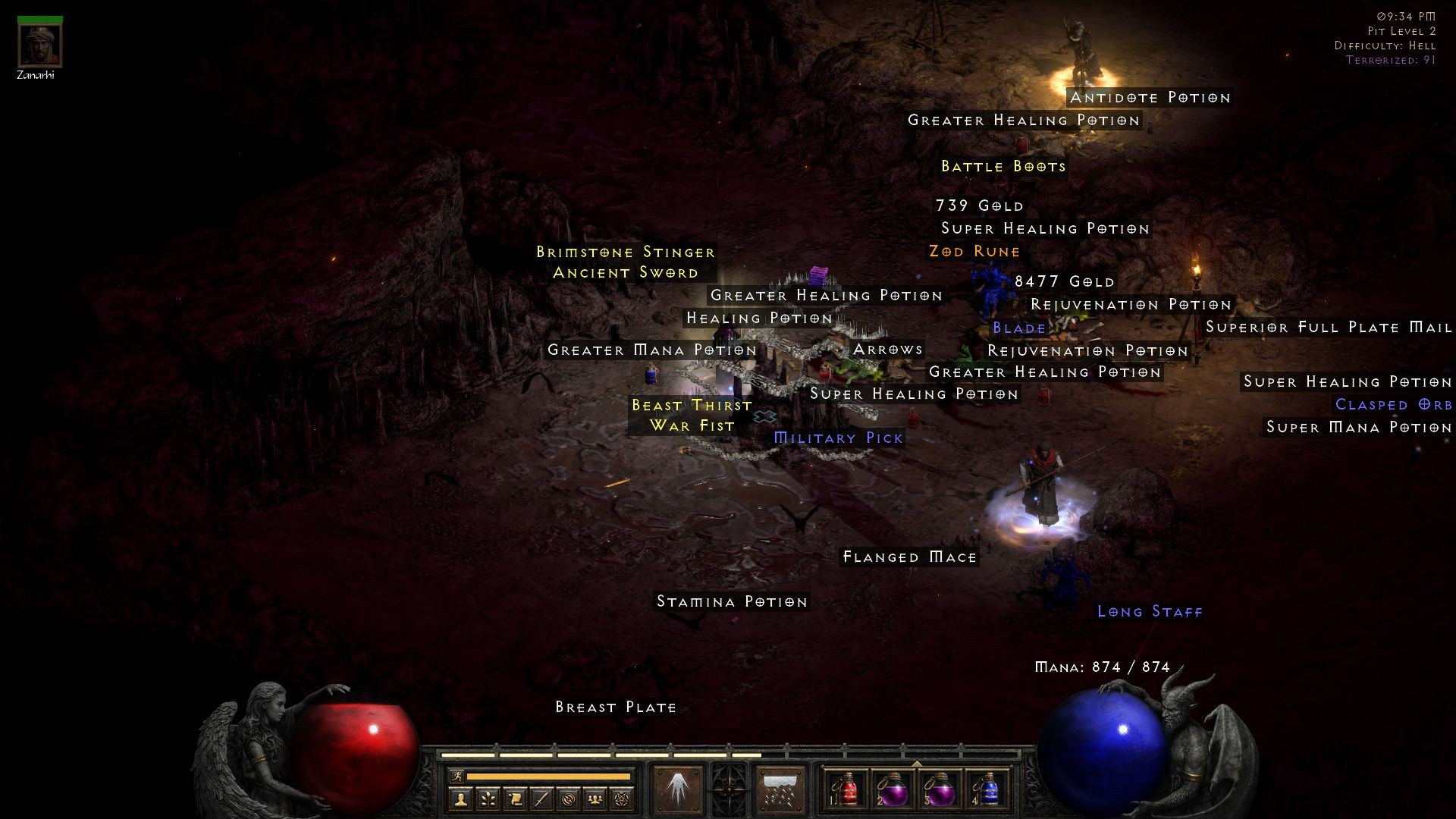The image size is (1456, 819).
Task: Click the sword icon in the bottom toolbar
Action: (x=541, y=799)
